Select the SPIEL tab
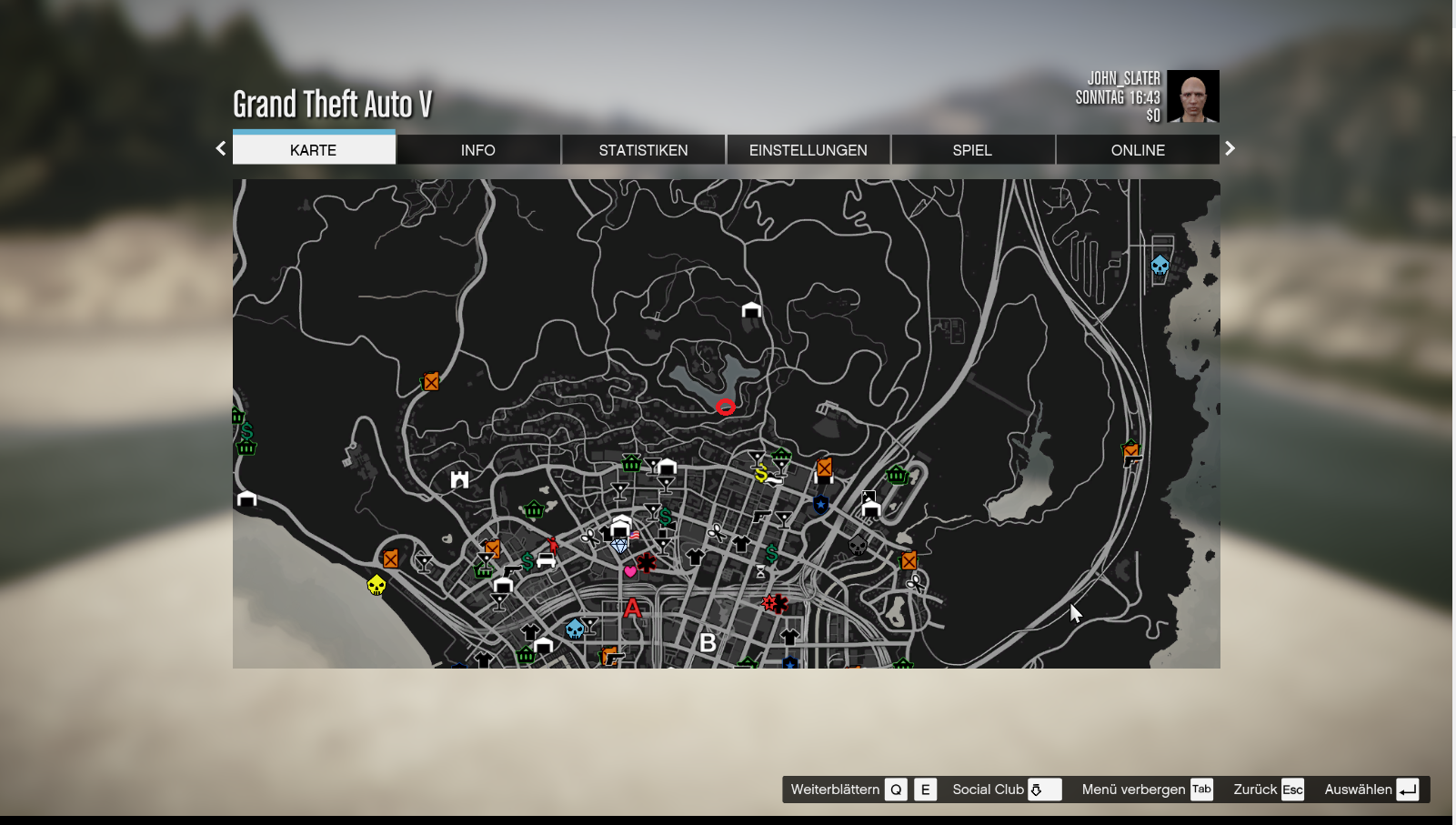The width and height of the screenshot is (1456, 825). 972,150
